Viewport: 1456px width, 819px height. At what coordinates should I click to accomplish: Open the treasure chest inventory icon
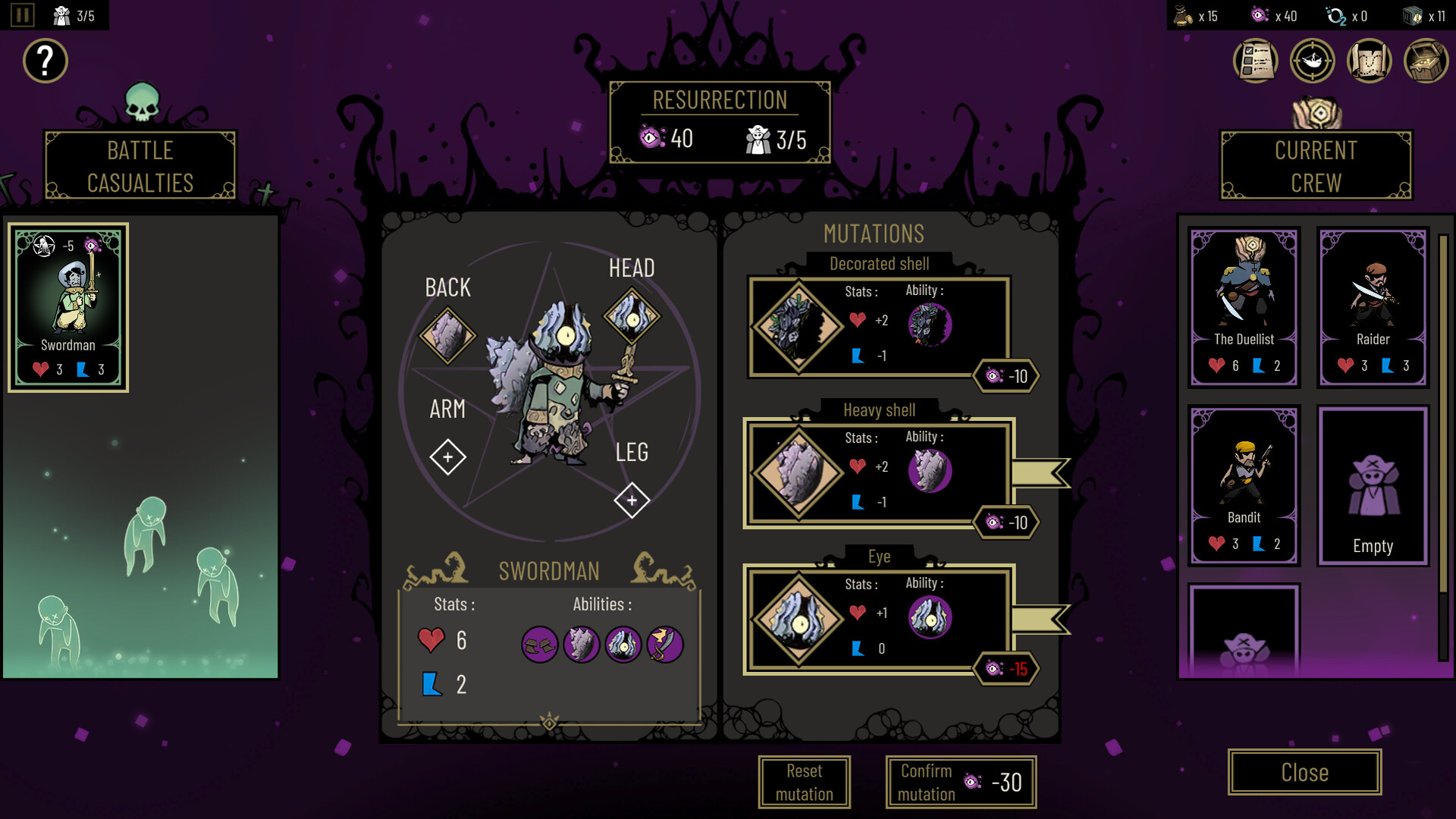pyautogui.click(x=1426, y=61)
